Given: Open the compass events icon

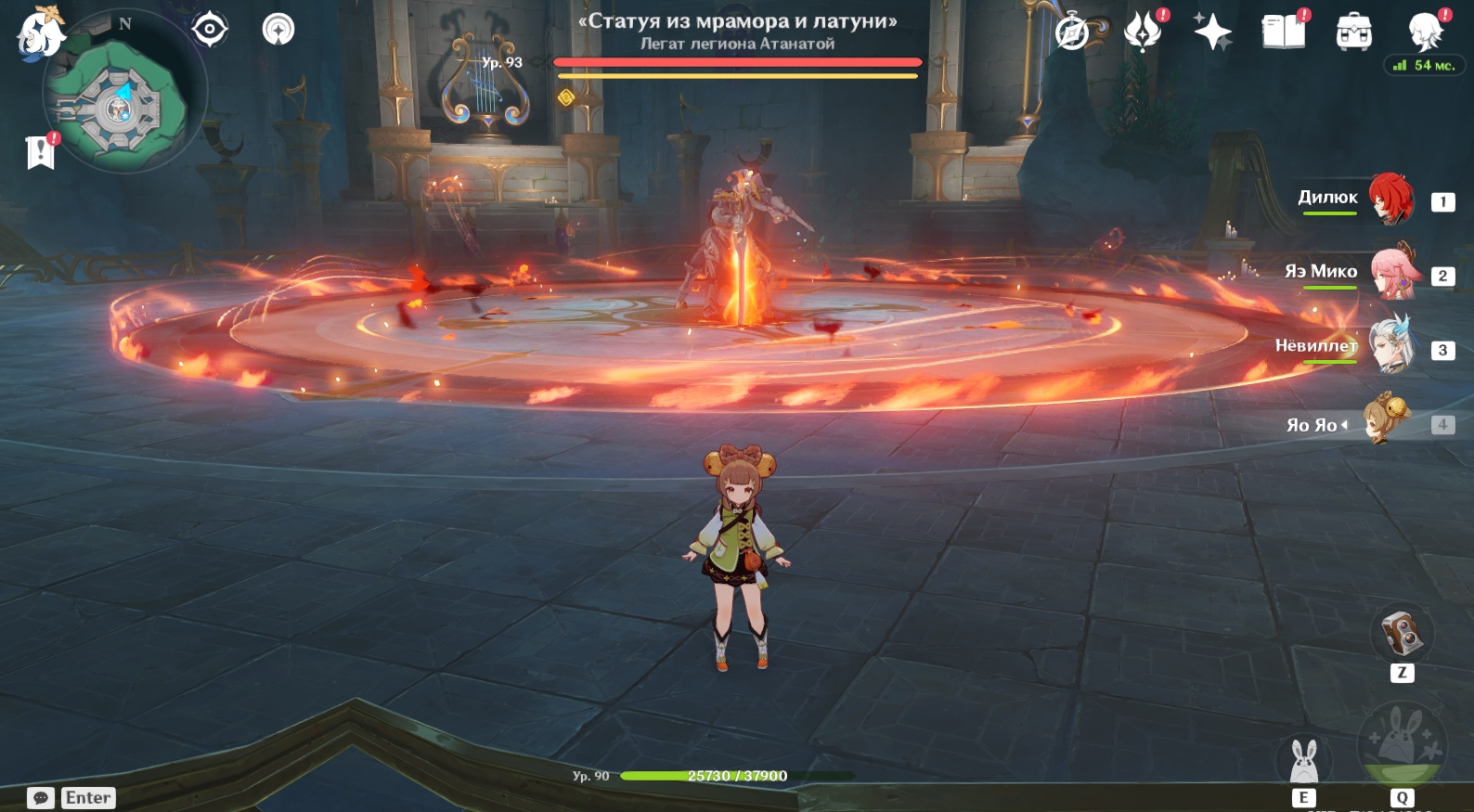Looking at the screenshot, I should 1072,33.
